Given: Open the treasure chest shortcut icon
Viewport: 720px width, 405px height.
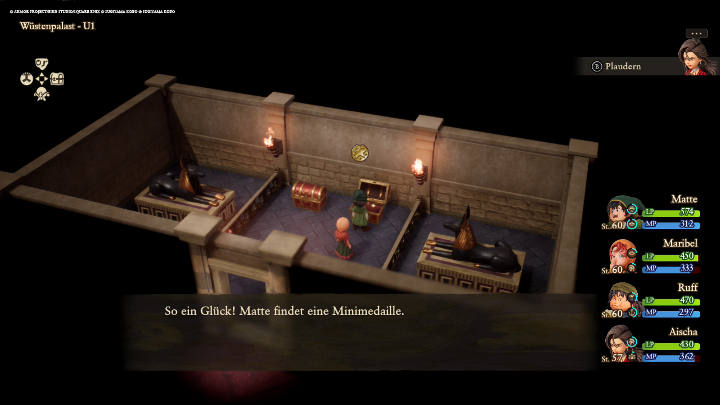Looking at the screenshot, I should (x=57, y=79).
